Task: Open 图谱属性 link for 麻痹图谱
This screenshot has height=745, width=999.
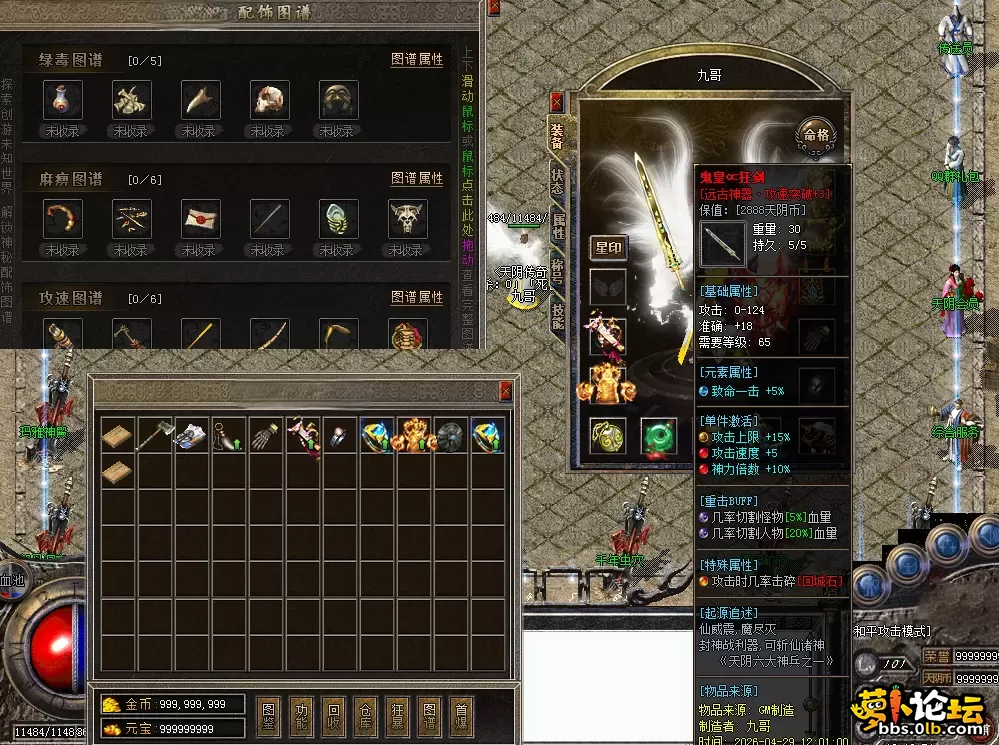Action: [x=417, y=179]
